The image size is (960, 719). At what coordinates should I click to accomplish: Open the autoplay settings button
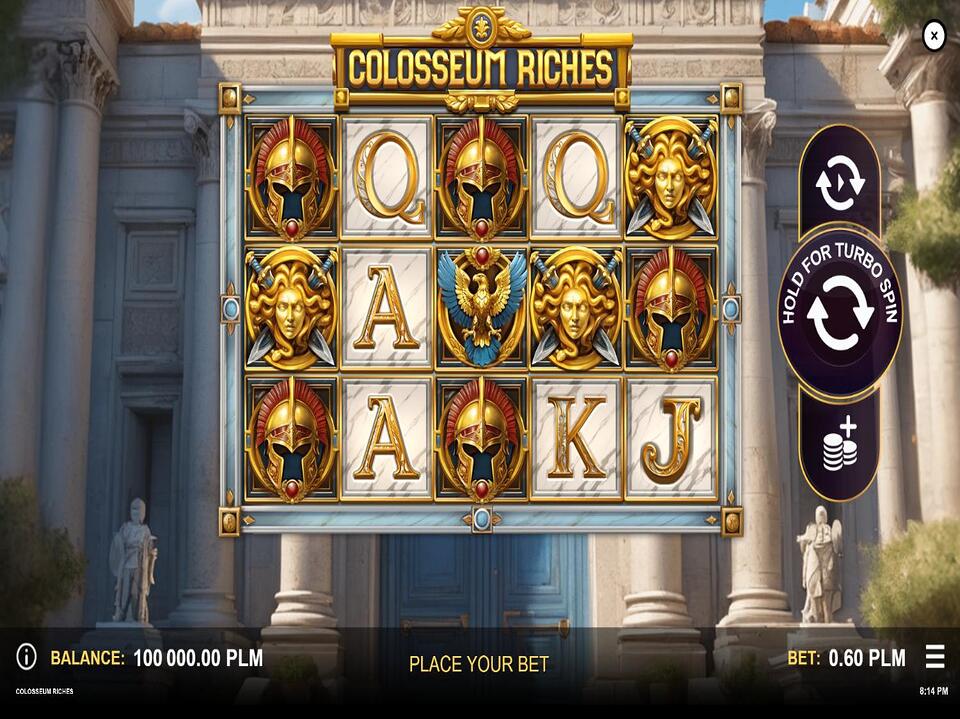pyautogui.click(x=839, y=183)
